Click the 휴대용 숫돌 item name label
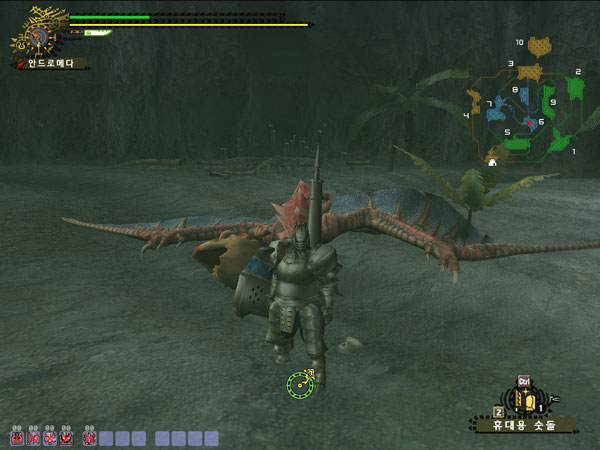 click(x=524, y=425)
